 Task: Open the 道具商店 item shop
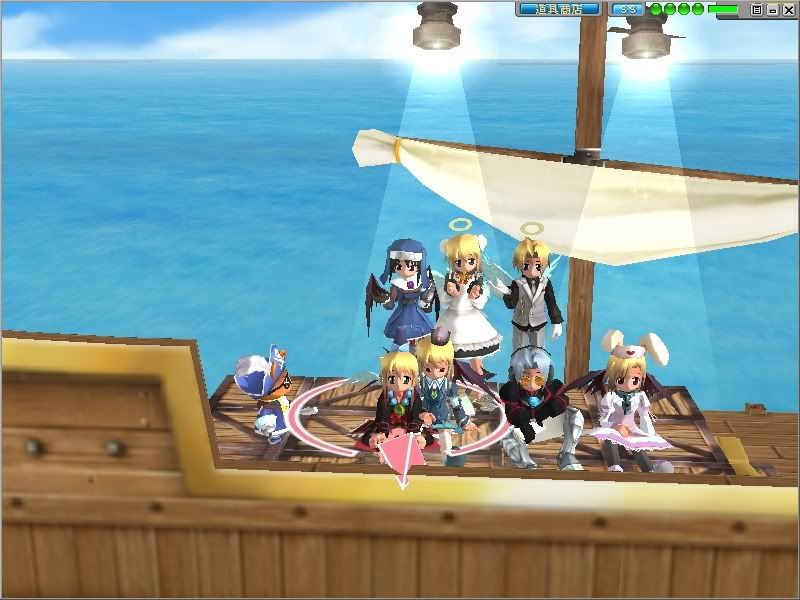pos(559,9)
